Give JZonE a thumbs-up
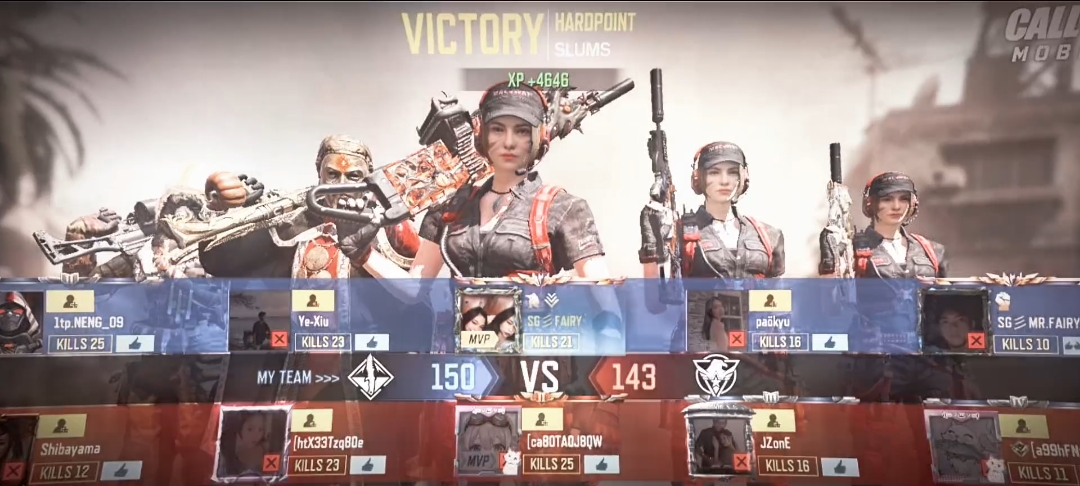The height and width of the screenshot is (486, 1080). pyautogui.click(x=839, y=466)
